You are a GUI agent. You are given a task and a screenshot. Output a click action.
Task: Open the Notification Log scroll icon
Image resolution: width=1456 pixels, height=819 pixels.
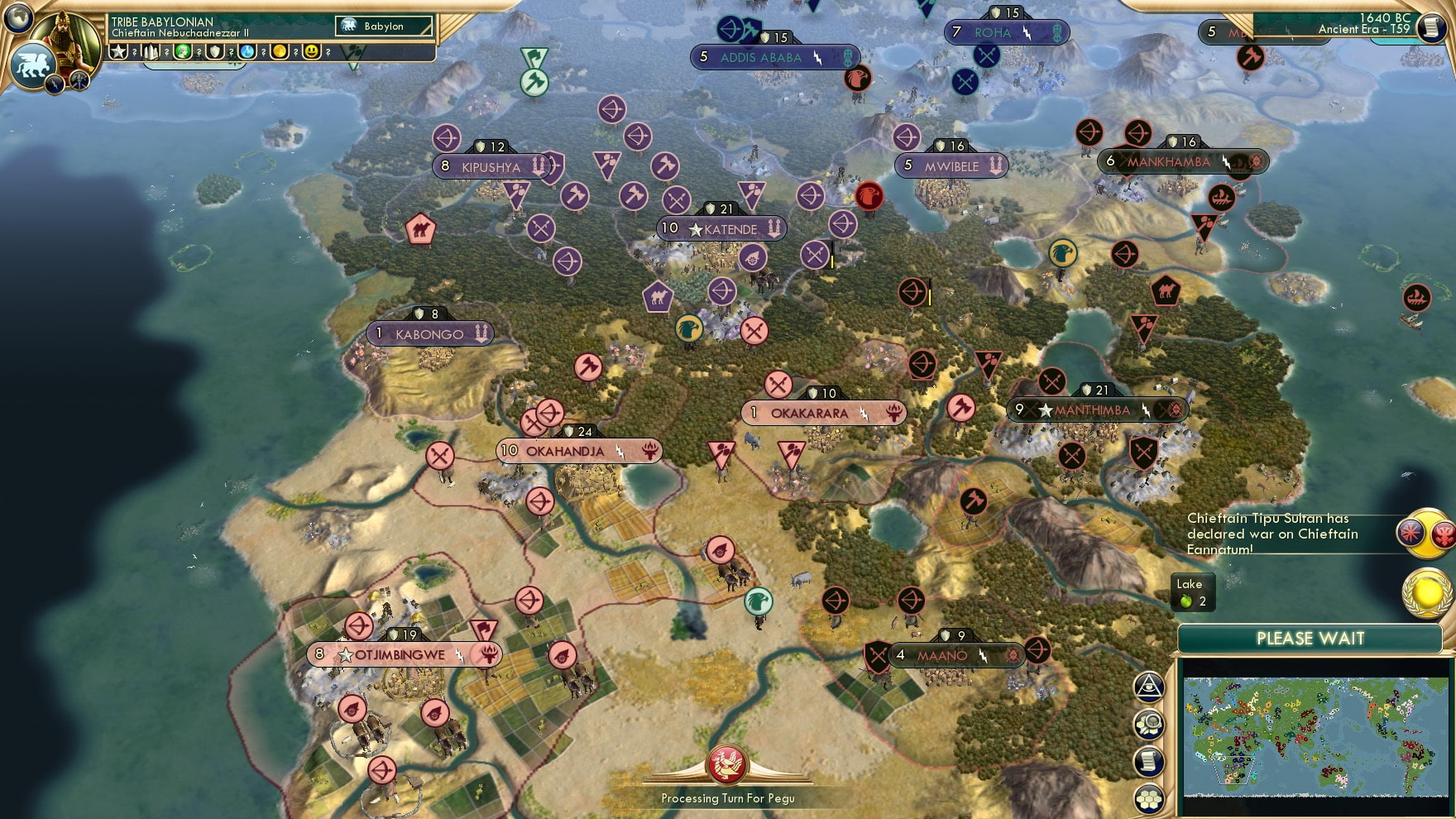(1148, 759)
